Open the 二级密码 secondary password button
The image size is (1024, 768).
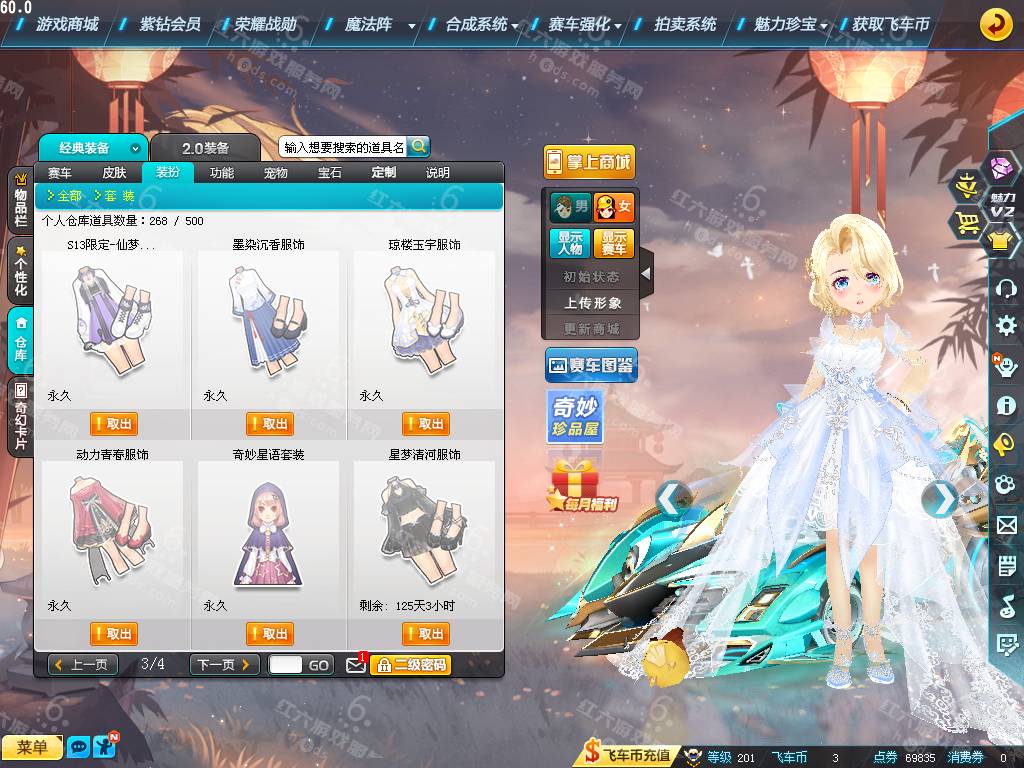point(410,665)
